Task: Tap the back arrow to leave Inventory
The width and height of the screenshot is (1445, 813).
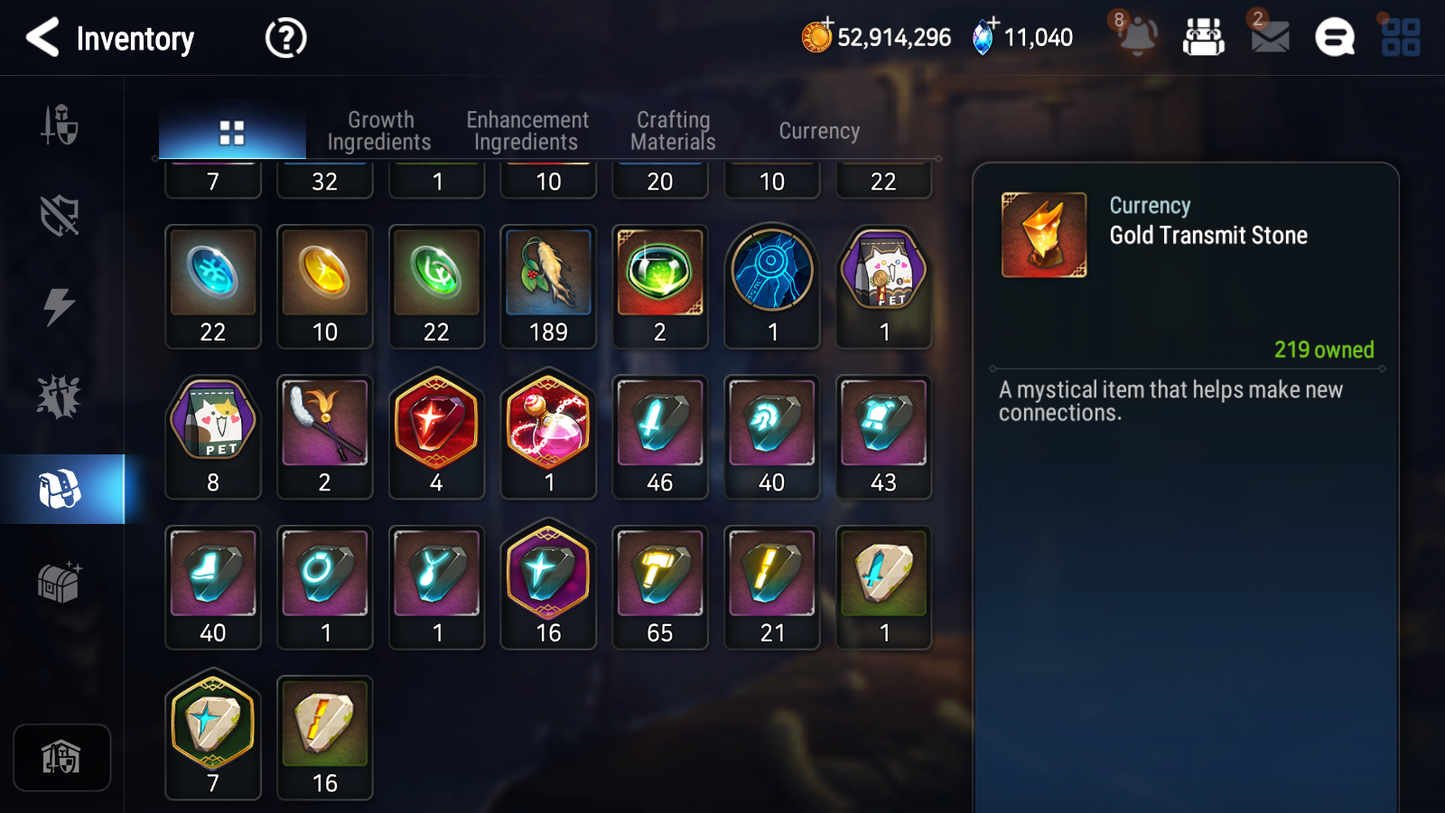Action: (41, 37)
